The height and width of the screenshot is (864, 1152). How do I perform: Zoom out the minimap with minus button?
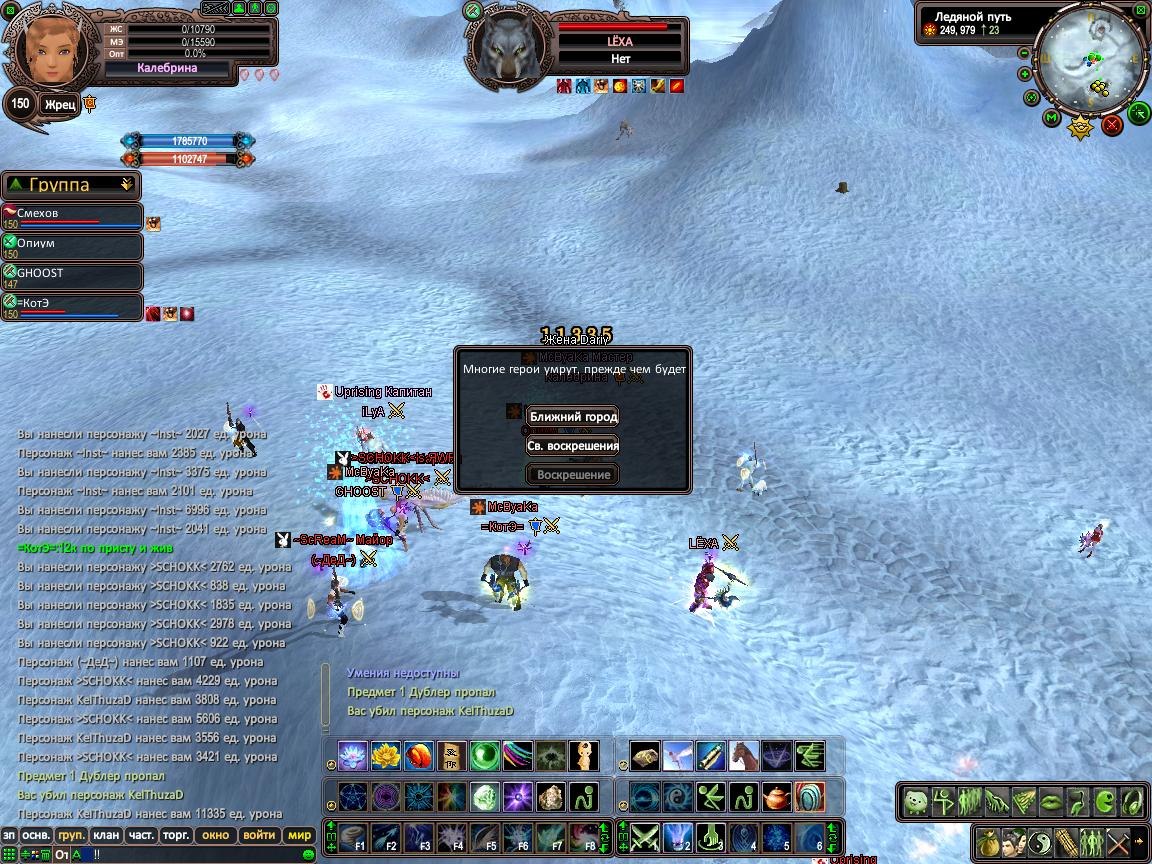pyautogui.click(x=1024, y=54)
